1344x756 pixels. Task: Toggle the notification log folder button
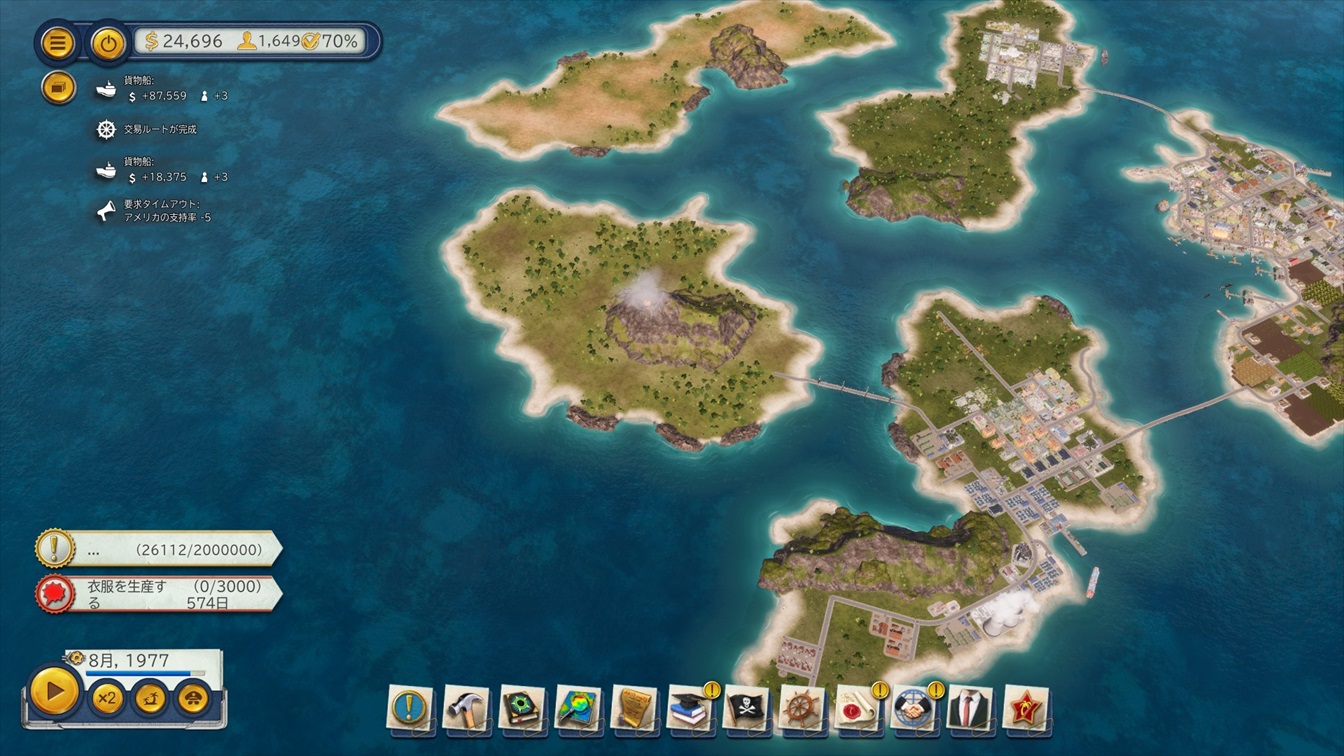tap(58, 88)
